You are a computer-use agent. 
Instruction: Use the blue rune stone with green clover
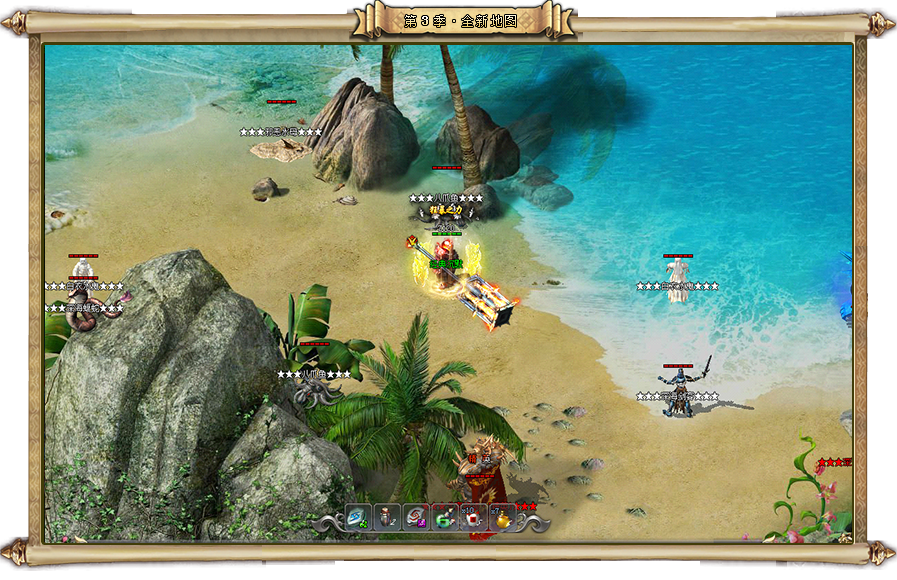pyautogui.click(x=359, y=518)
